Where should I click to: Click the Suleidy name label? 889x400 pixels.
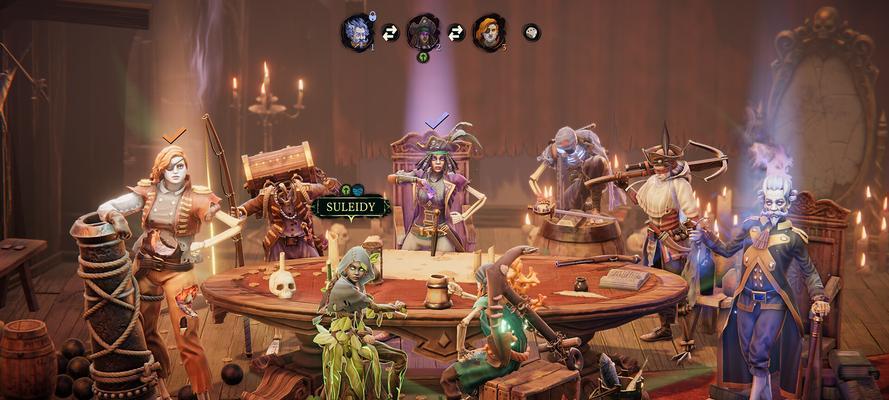351,207
